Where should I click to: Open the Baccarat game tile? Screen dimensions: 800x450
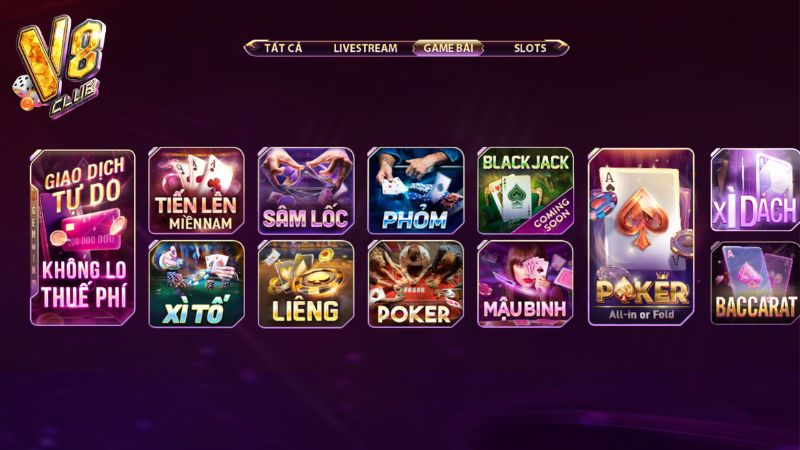(756, 284)
